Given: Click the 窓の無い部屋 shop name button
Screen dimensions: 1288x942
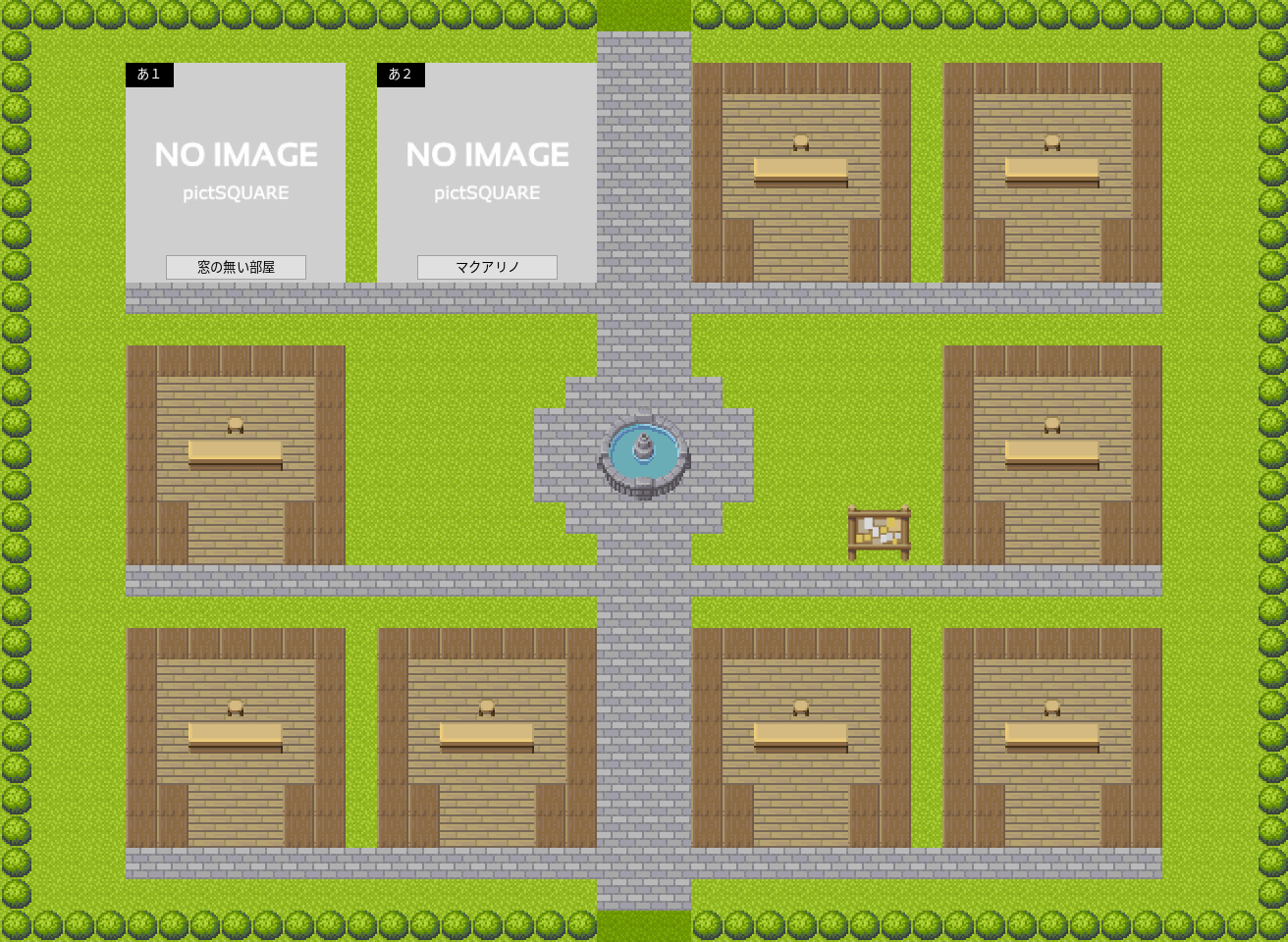Looking at the screenshot, I should click(x=236, y=267).
